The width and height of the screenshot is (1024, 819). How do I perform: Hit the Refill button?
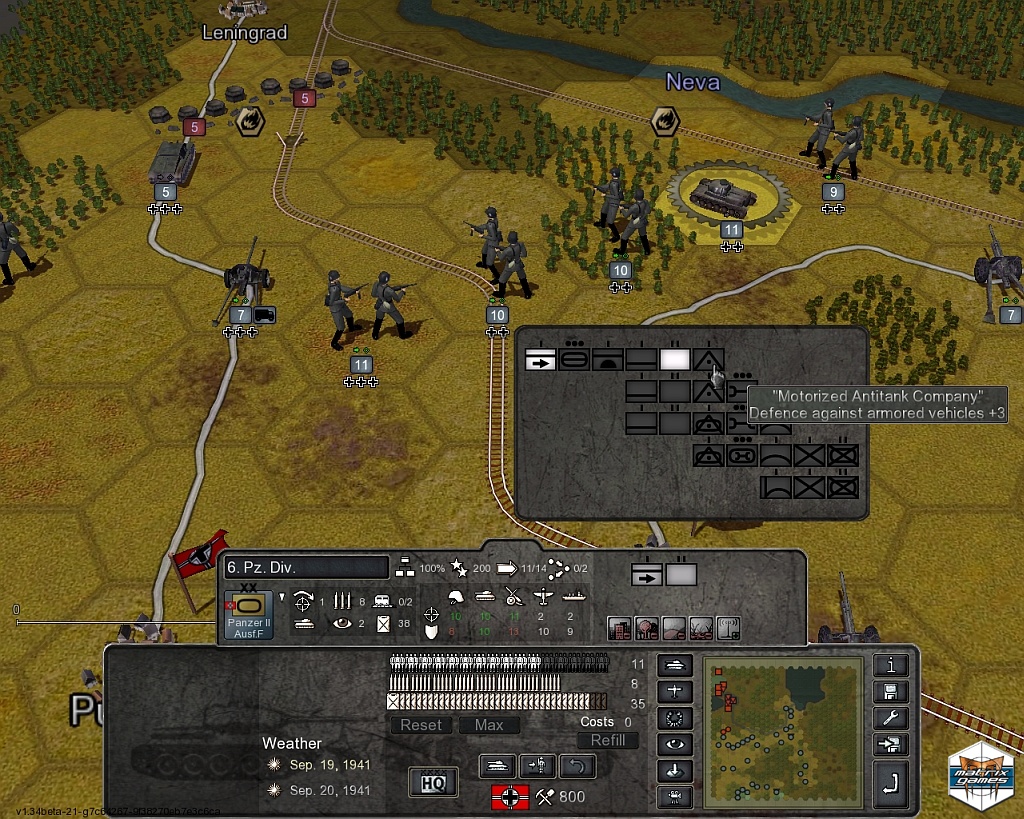click(x=607, y=740)
